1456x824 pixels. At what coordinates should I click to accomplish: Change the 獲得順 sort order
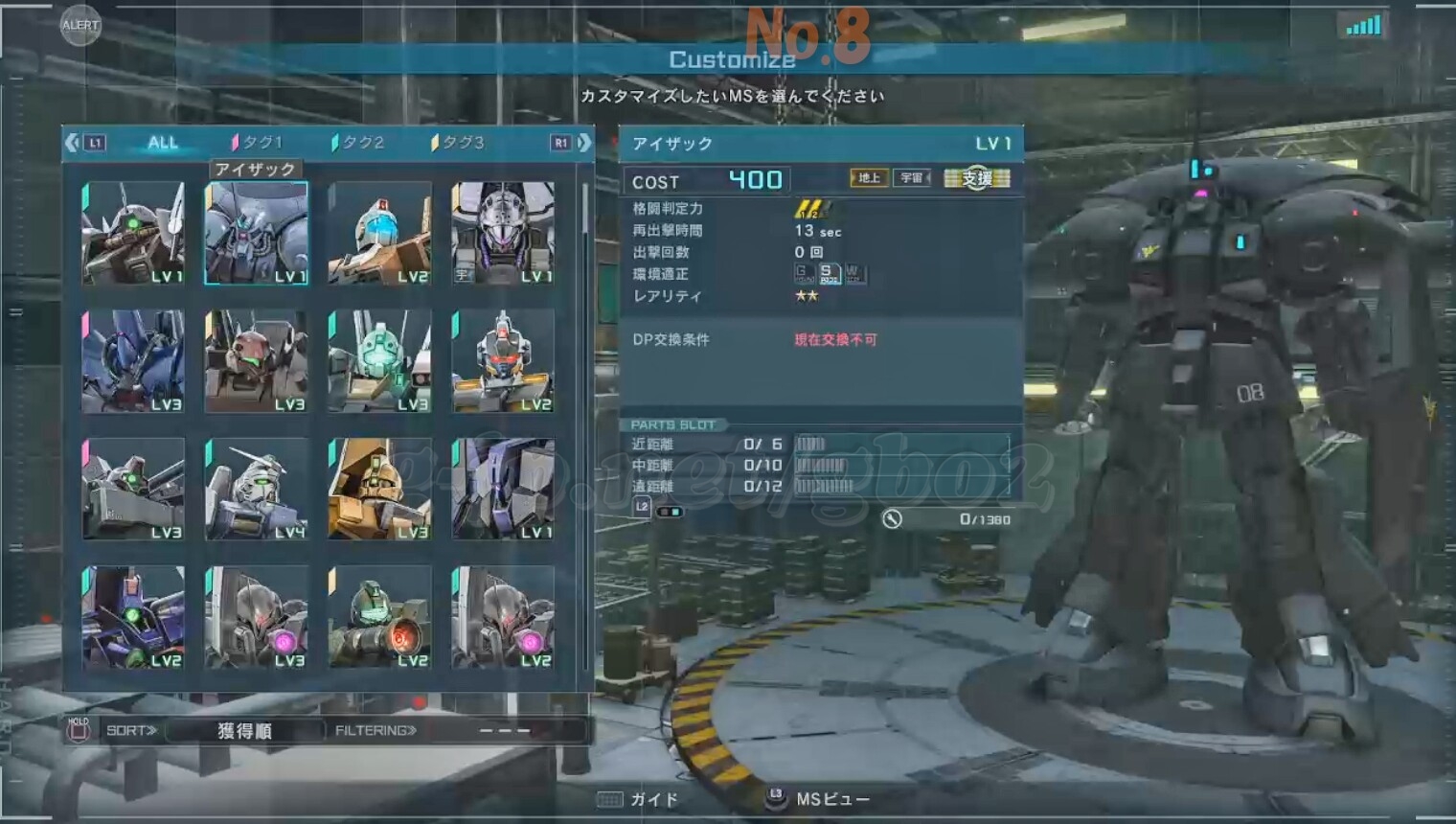click(244, 731)
